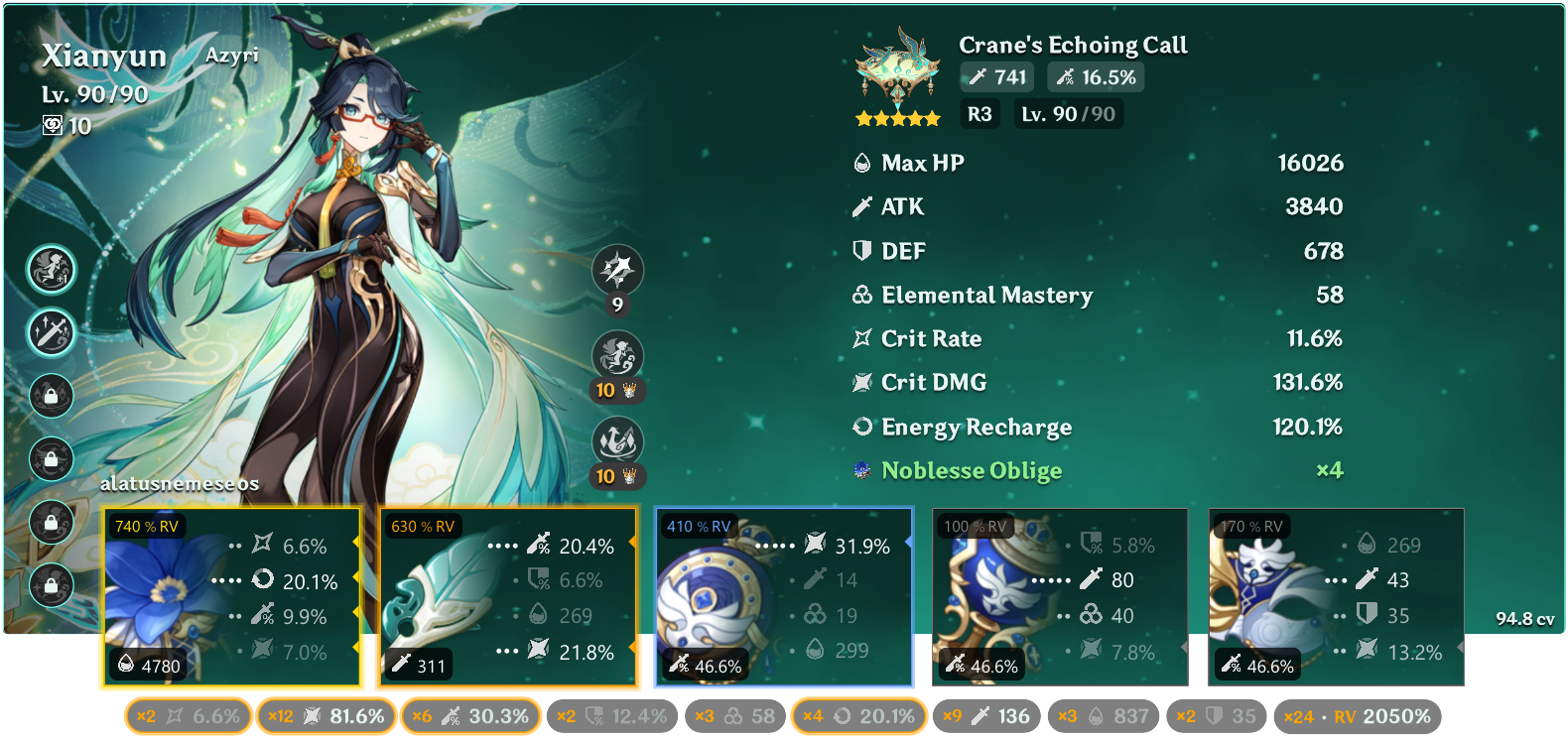The image size is (1568, 741).
Task: Click the Noblesse Oblige set bonus label
Action: (971, 471)
